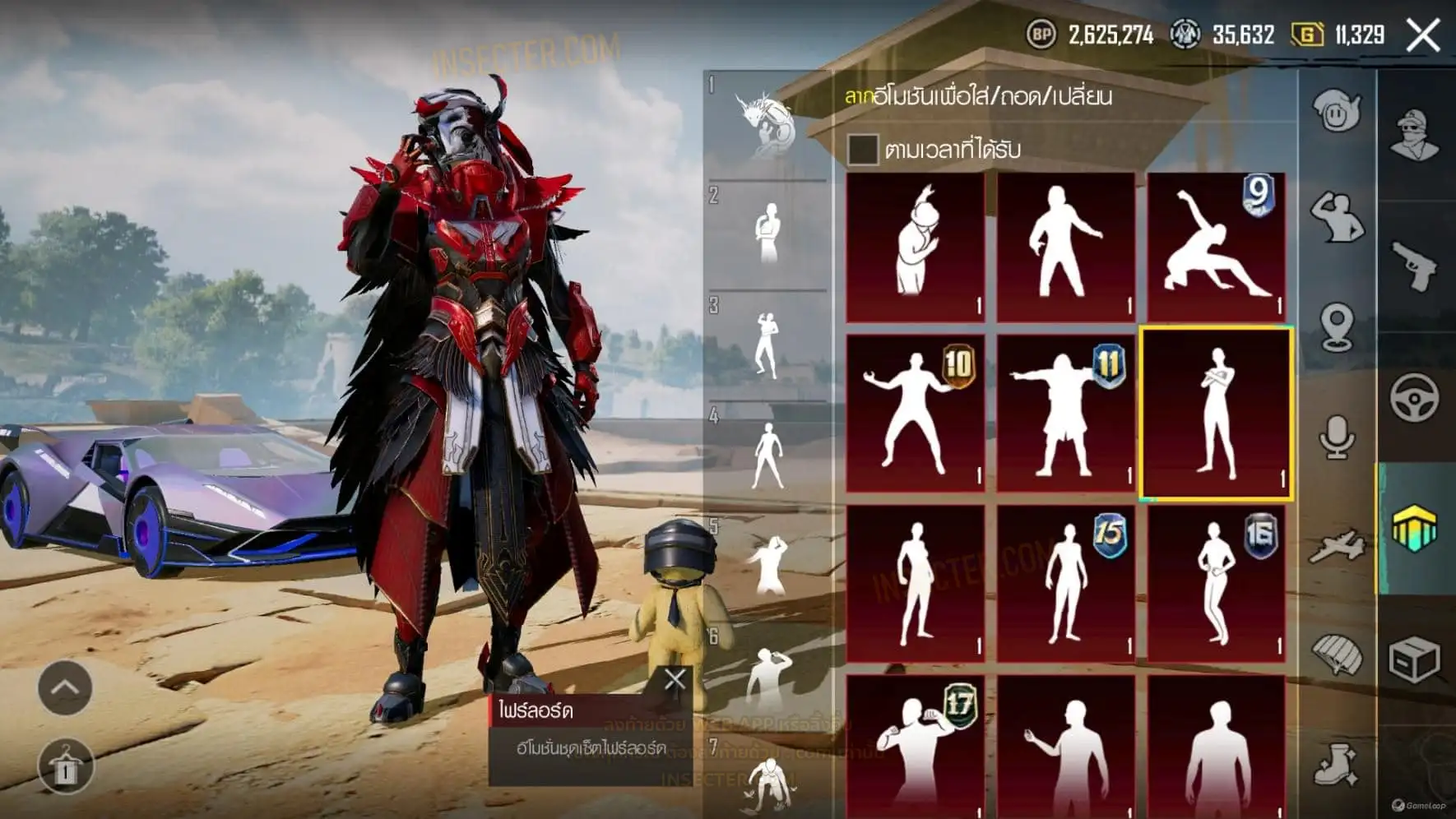1456x819 pixels.
Task: Click the up-arrow chevron button
Action: pos(65,687)
